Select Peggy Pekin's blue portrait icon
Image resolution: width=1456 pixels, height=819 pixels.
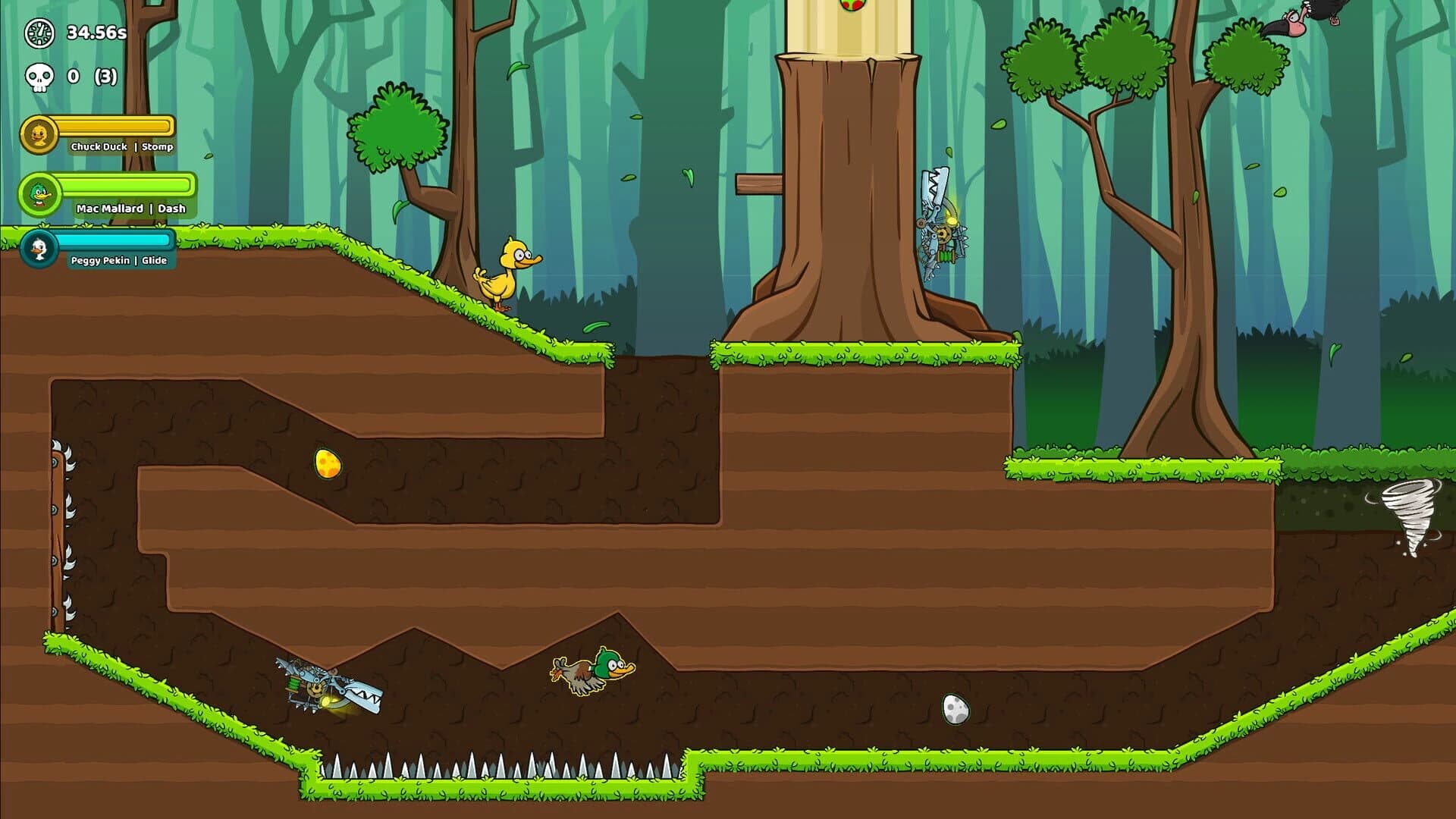(39, 246)
